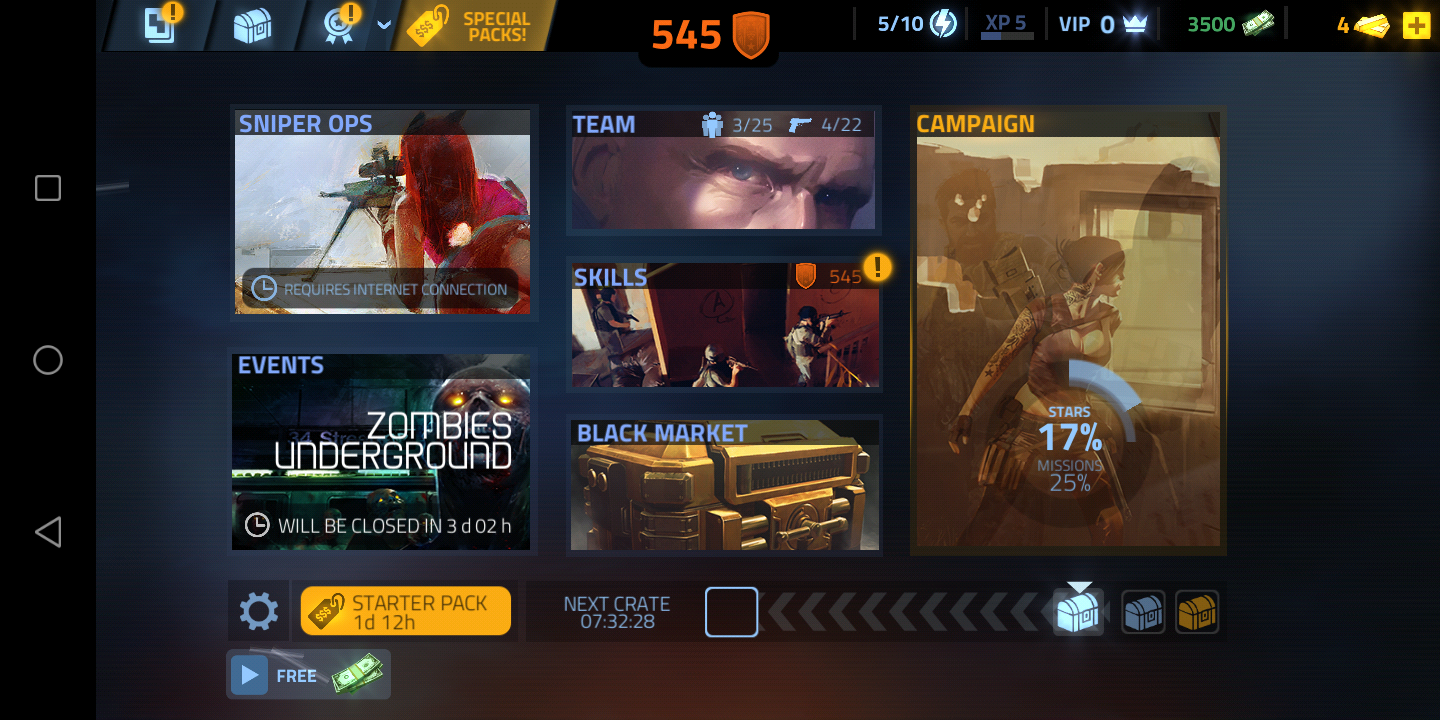Screen dimensions: 1440x720
Task: Open the ribbon medal achievements icon
Action: click(x=340, y=27)
